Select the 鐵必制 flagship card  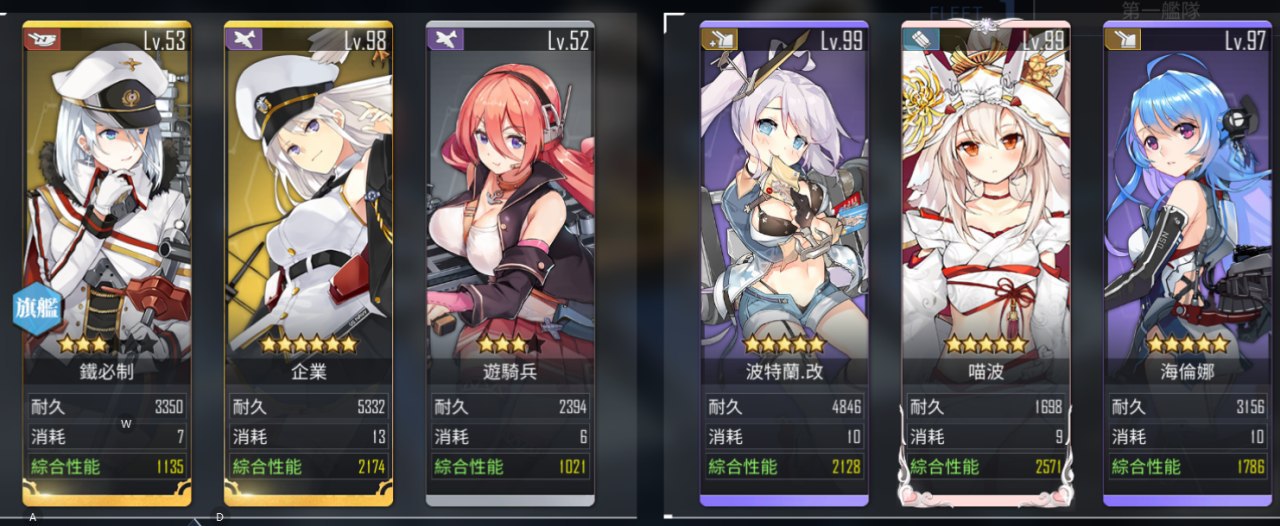pyautogui.click(x=107, y=260)
